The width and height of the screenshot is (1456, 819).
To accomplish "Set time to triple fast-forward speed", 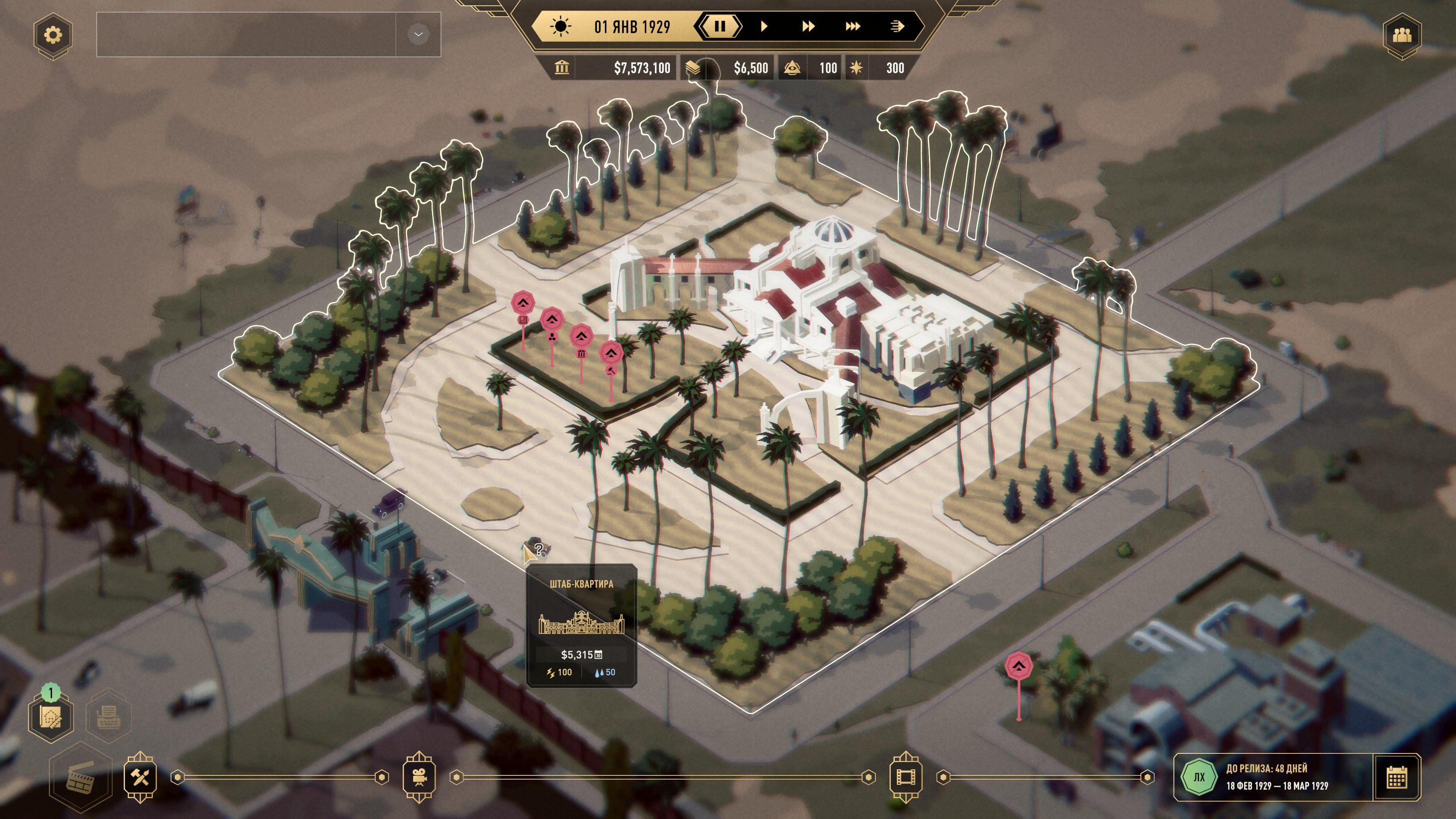I will point(852,26).
